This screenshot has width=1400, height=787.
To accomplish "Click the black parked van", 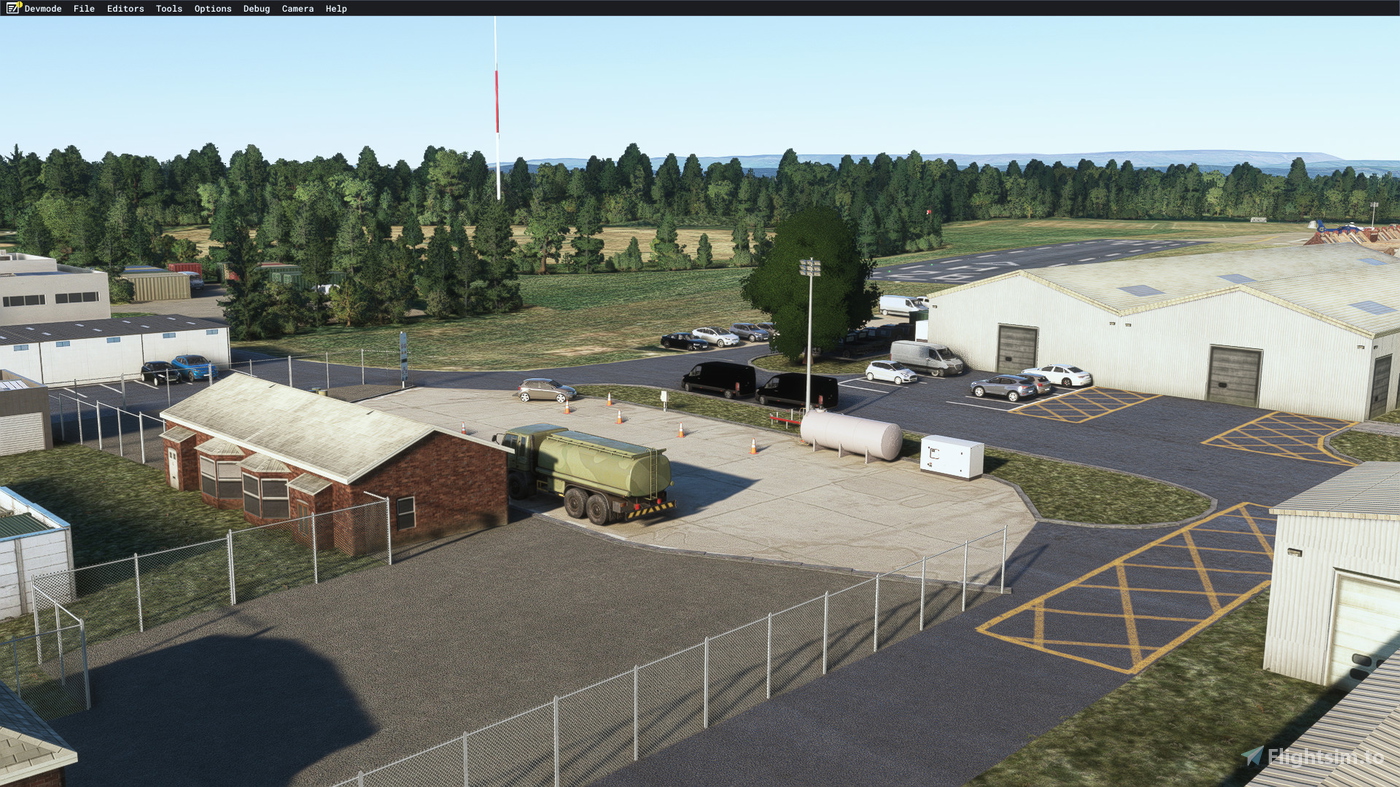I will point(716,380).
